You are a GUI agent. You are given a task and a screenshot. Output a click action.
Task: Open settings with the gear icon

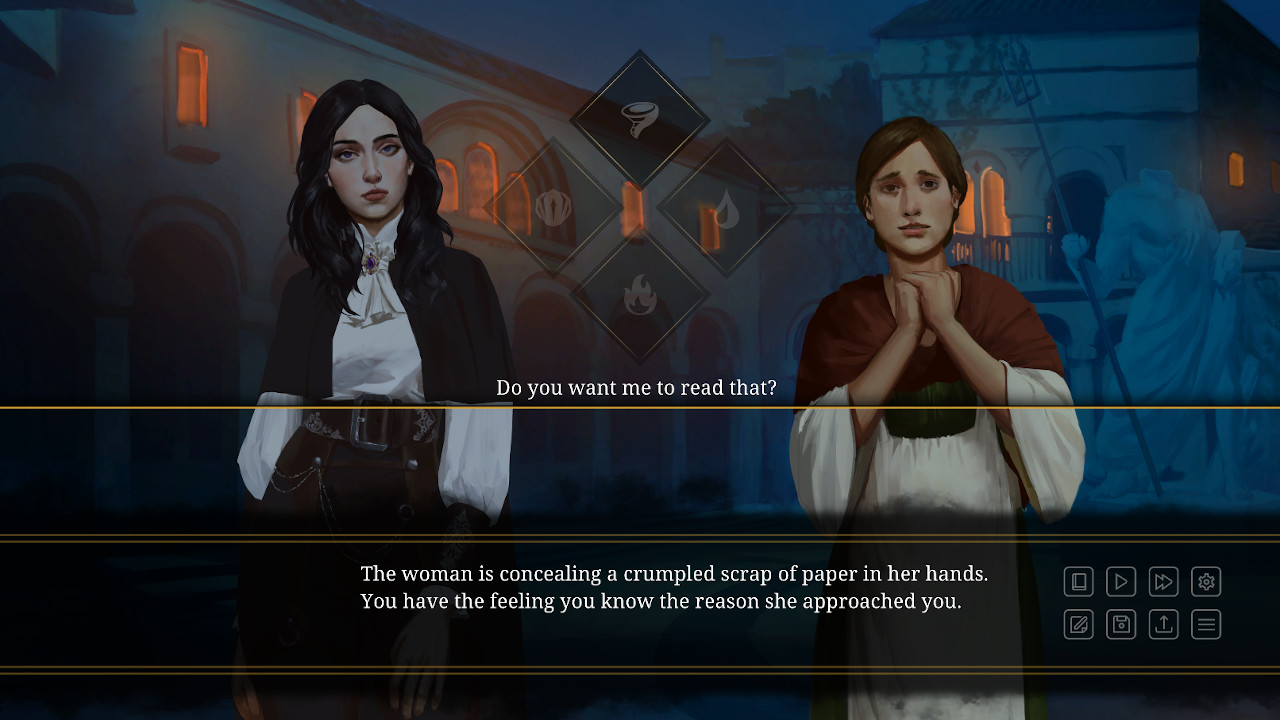point(1206,581)
